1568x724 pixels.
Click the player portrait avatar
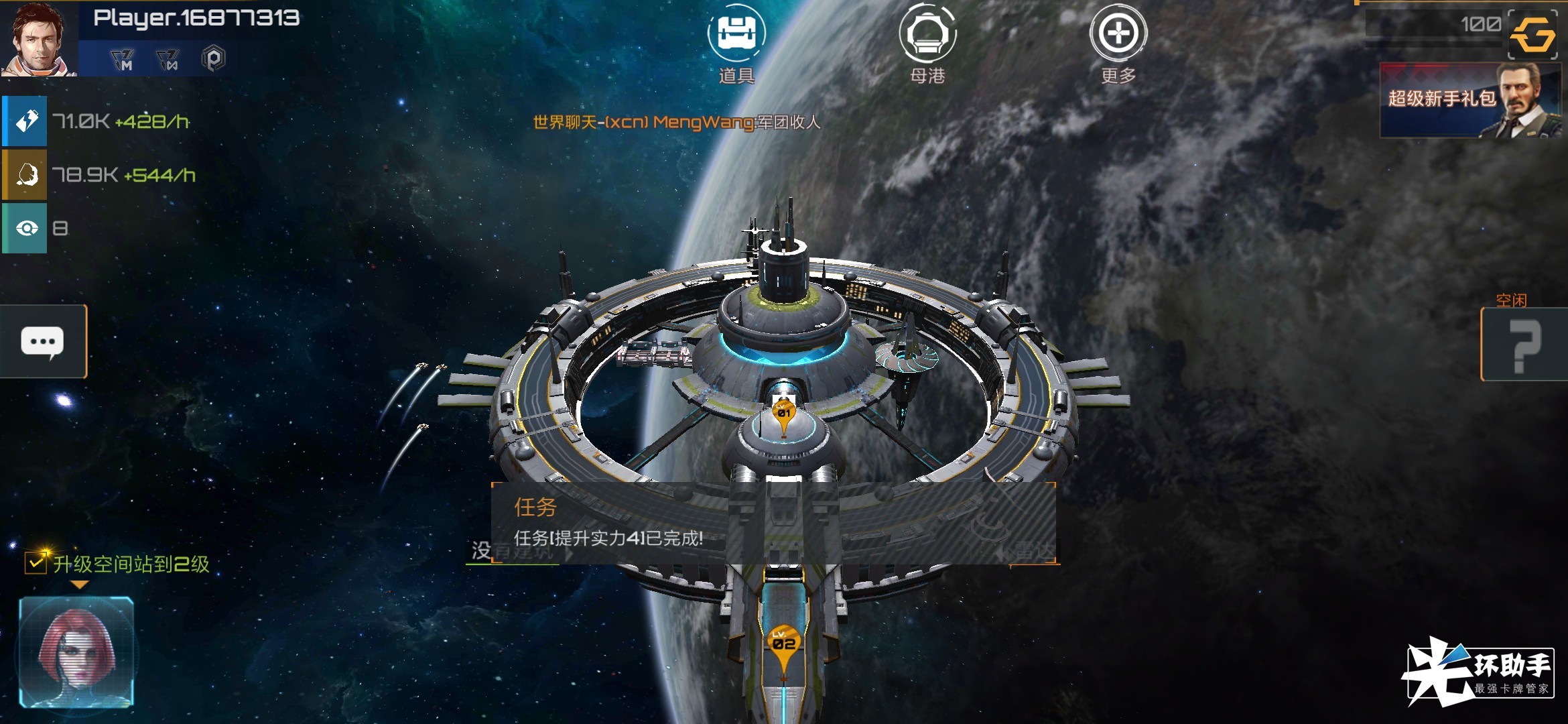pyautogui.click(x=38, y=38)
